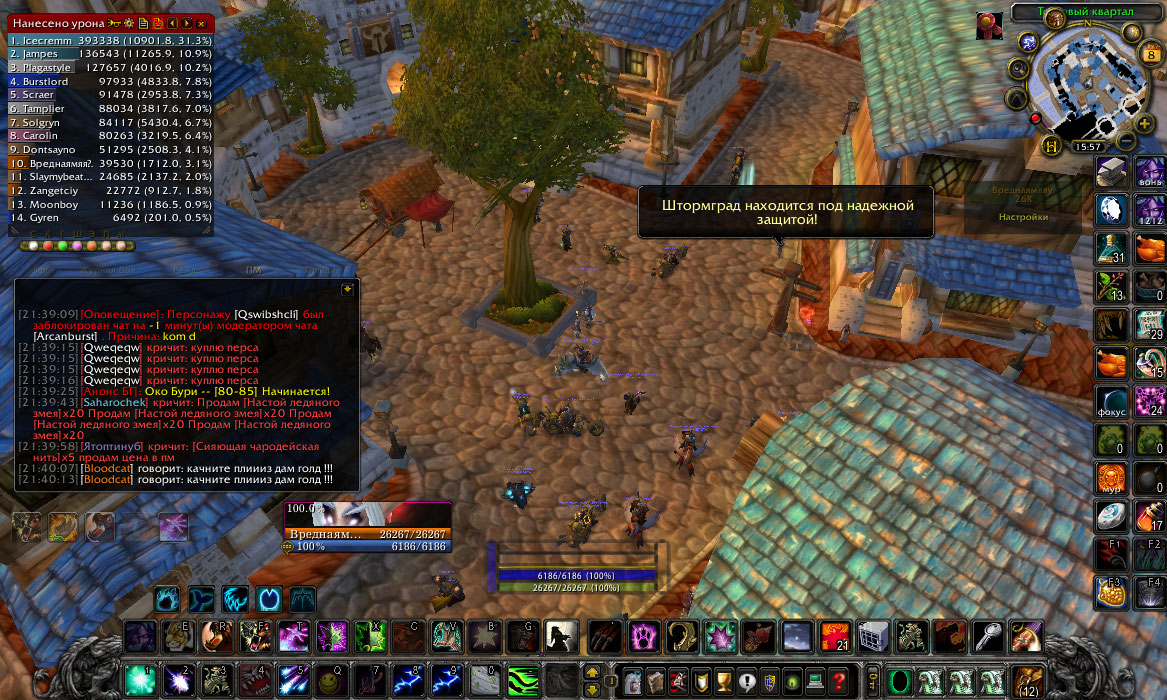1167x700 pixels.
Task: Open the backpack bag slot
Action: [x=1026, y=680]
